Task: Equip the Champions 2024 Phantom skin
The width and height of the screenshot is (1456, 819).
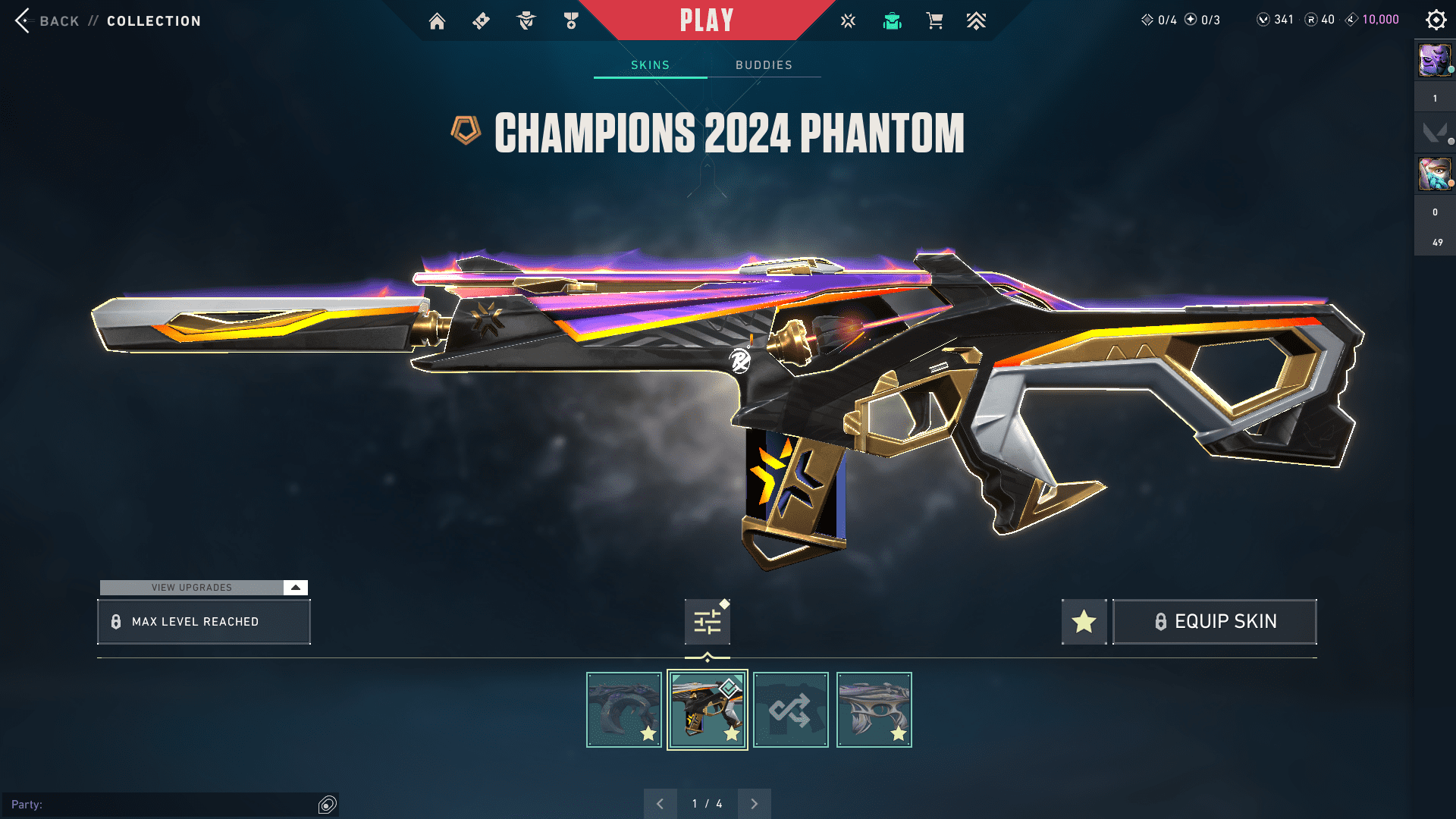Action: point(1214,622)
